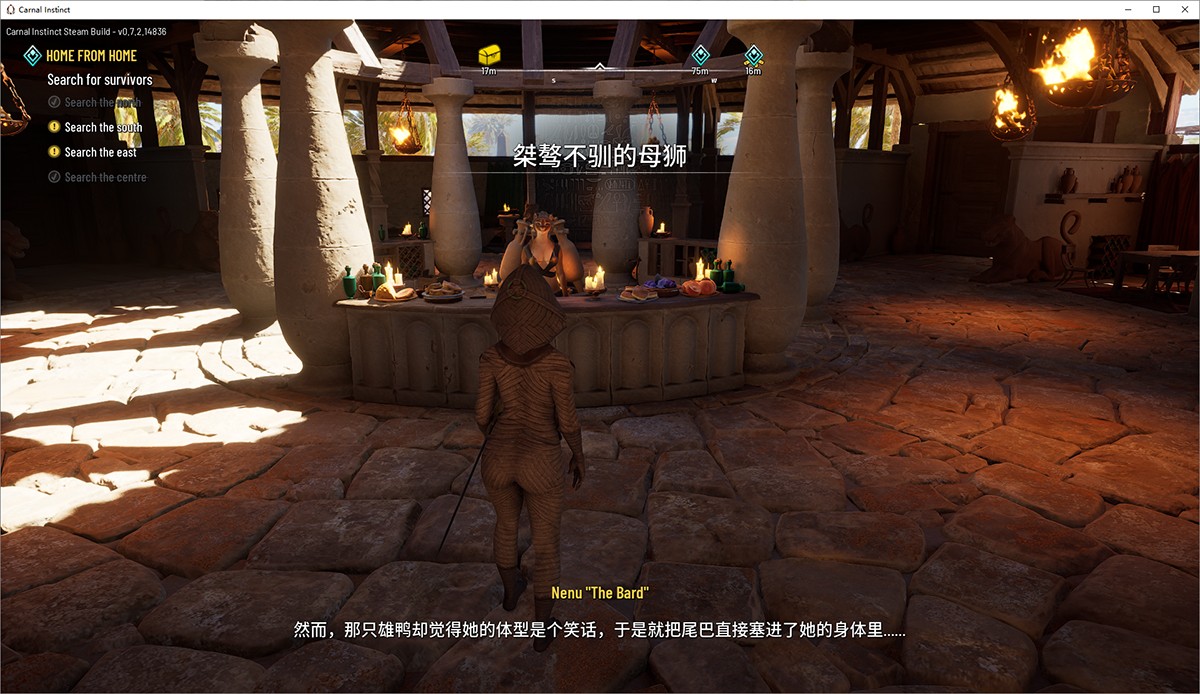Click the 16m quest compass marker
The image size is (1200, 694).
pyautogui.click(x=753, y=55)
